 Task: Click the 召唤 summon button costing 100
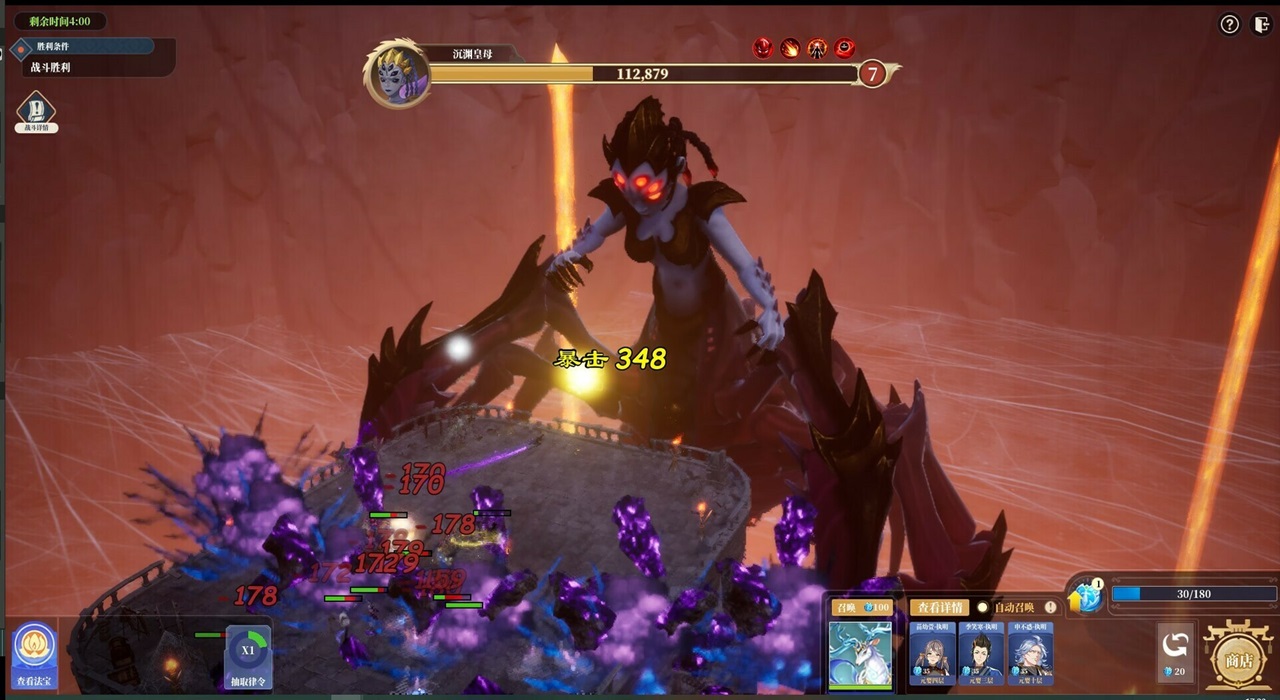click(861, 607)
